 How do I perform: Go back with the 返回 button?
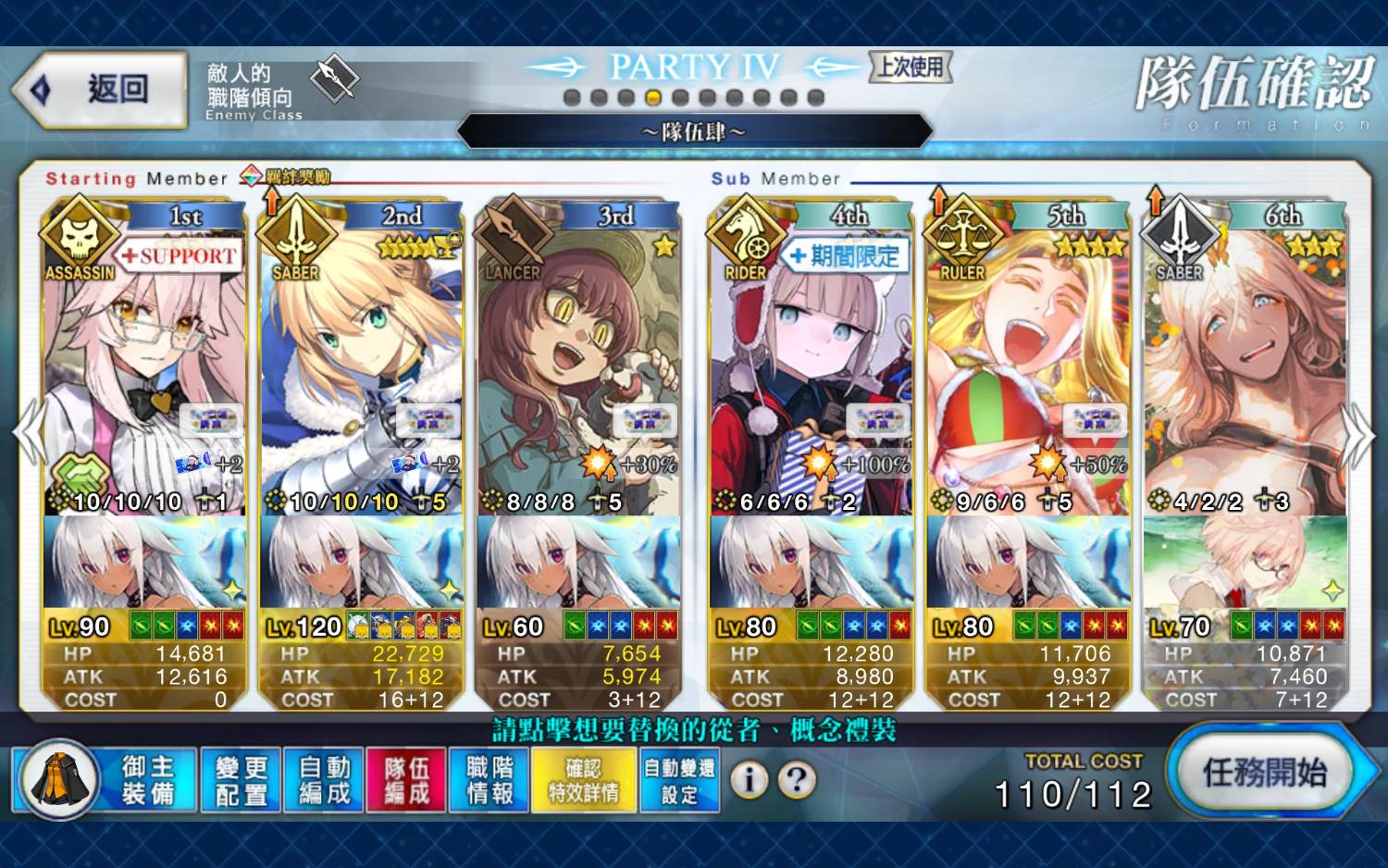pos(100,90)
